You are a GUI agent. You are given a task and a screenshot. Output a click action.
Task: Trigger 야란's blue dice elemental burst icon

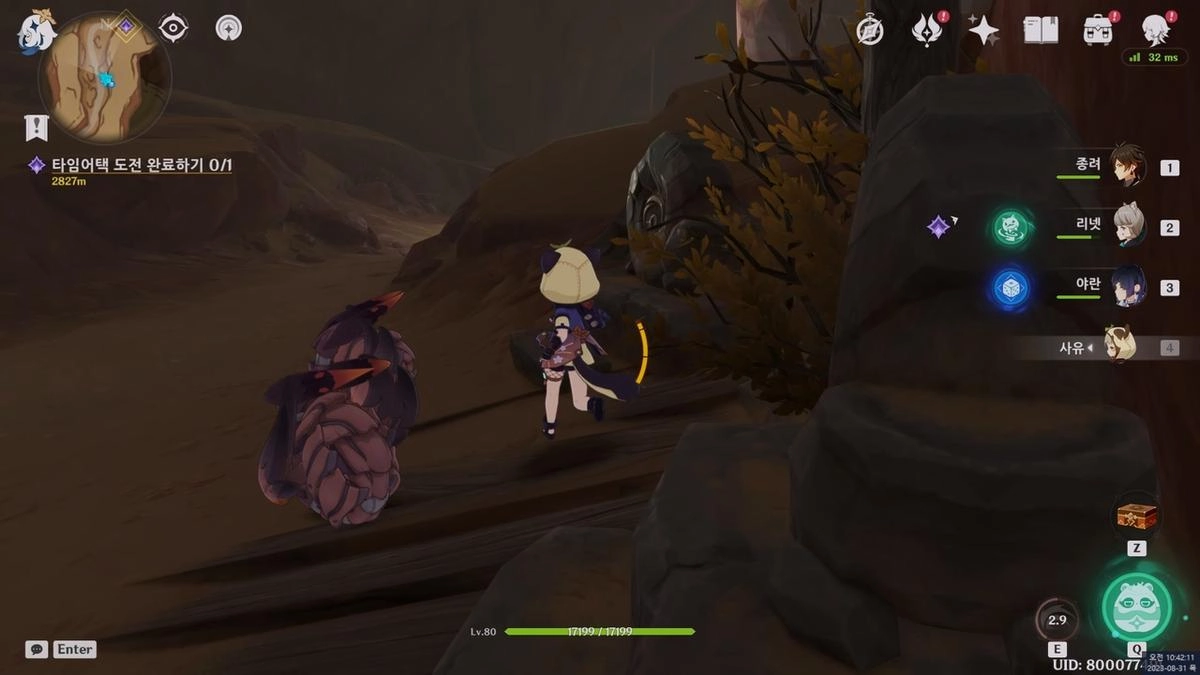click(x=1012, y=288)
